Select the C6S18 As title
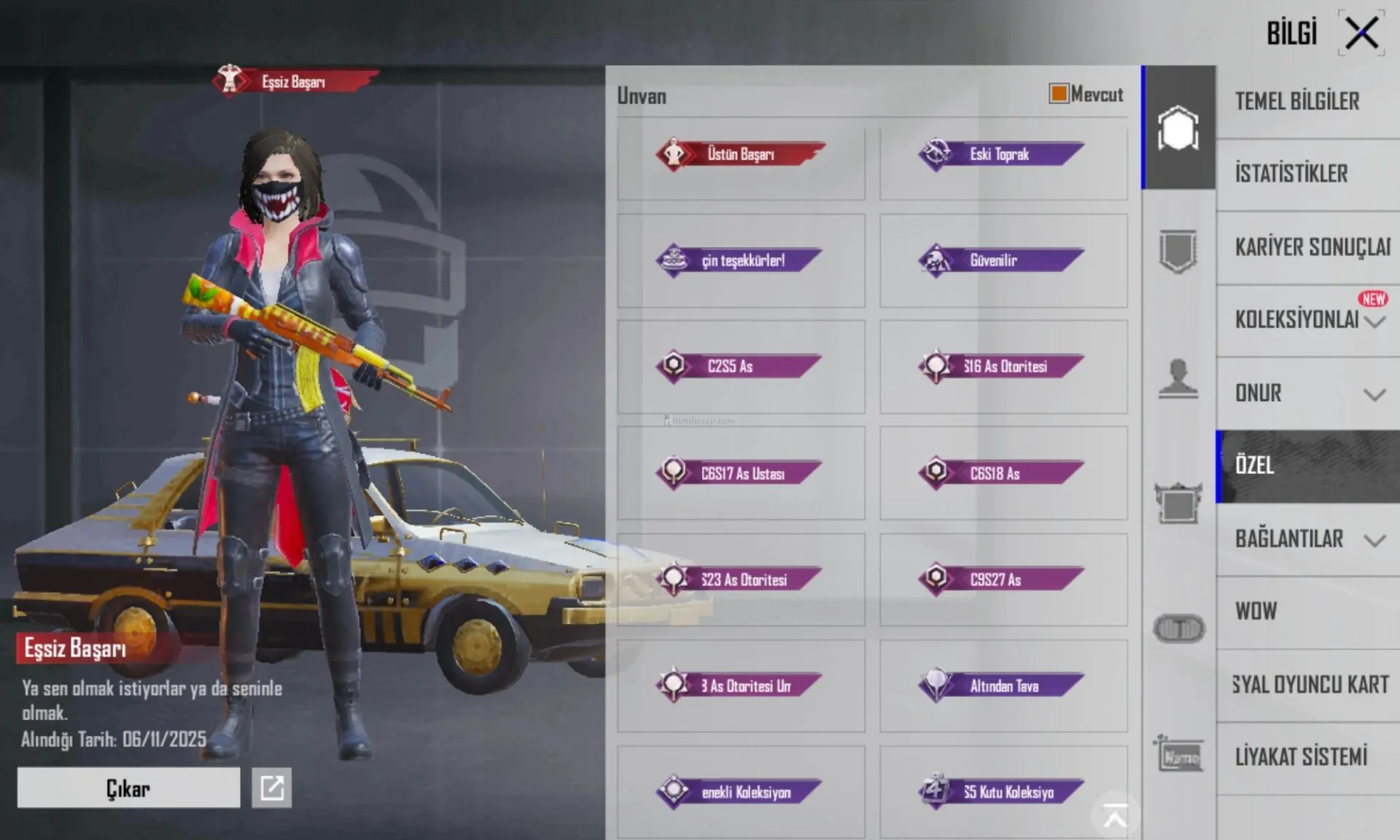Image resolution: width=1400 pixels, height=840 pixels. tap(1003, 473)
